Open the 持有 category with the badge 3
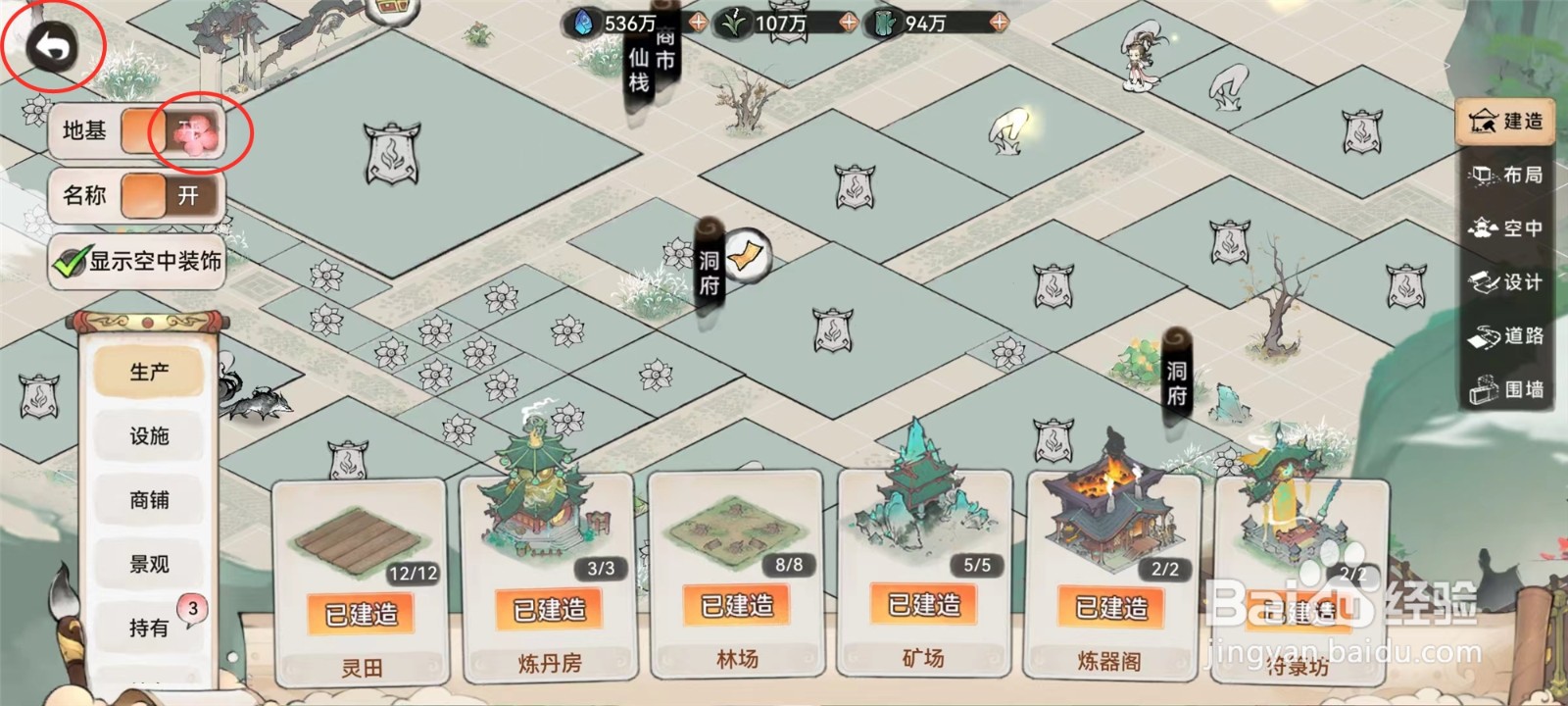The image size is (1568, 706). [x=148, y=628]
